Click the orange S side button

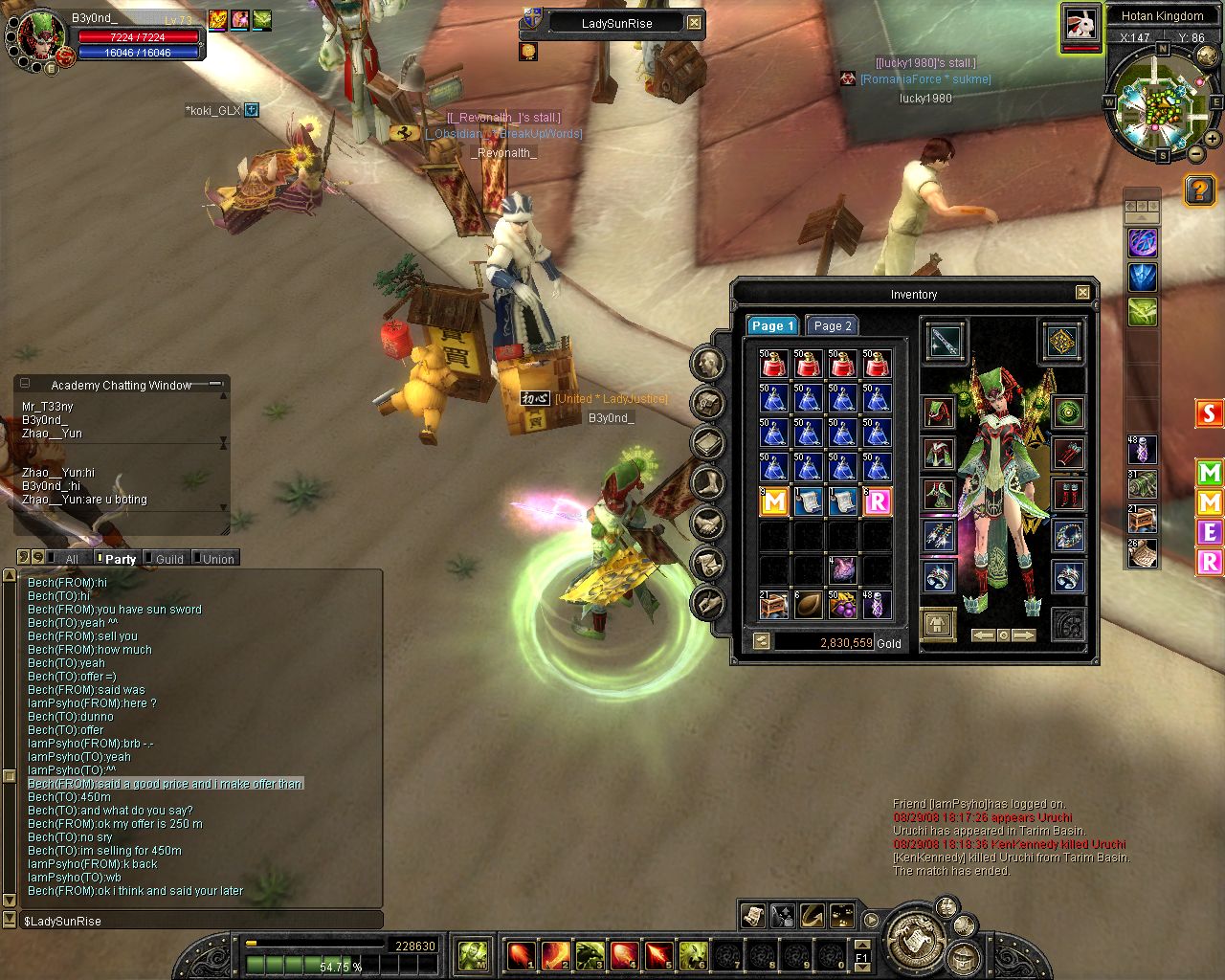[1210, 413]
